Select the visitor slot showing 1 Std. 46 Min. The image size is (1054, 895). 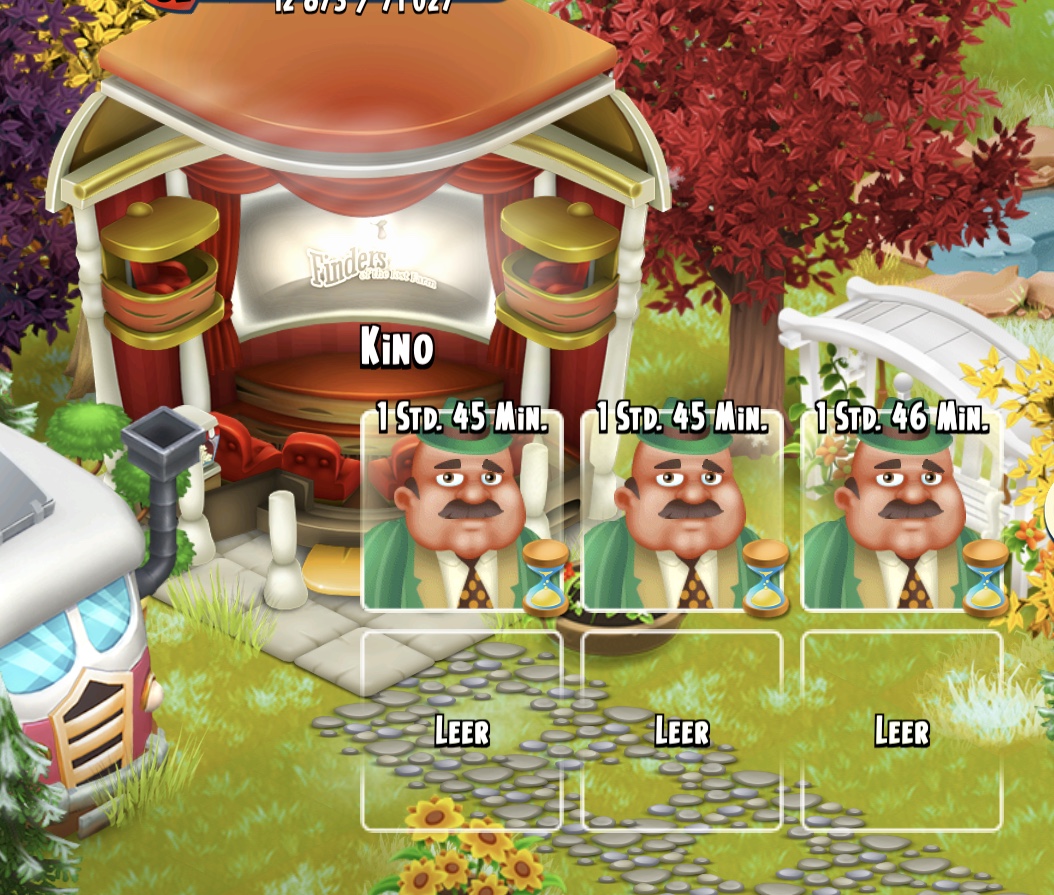901,512
